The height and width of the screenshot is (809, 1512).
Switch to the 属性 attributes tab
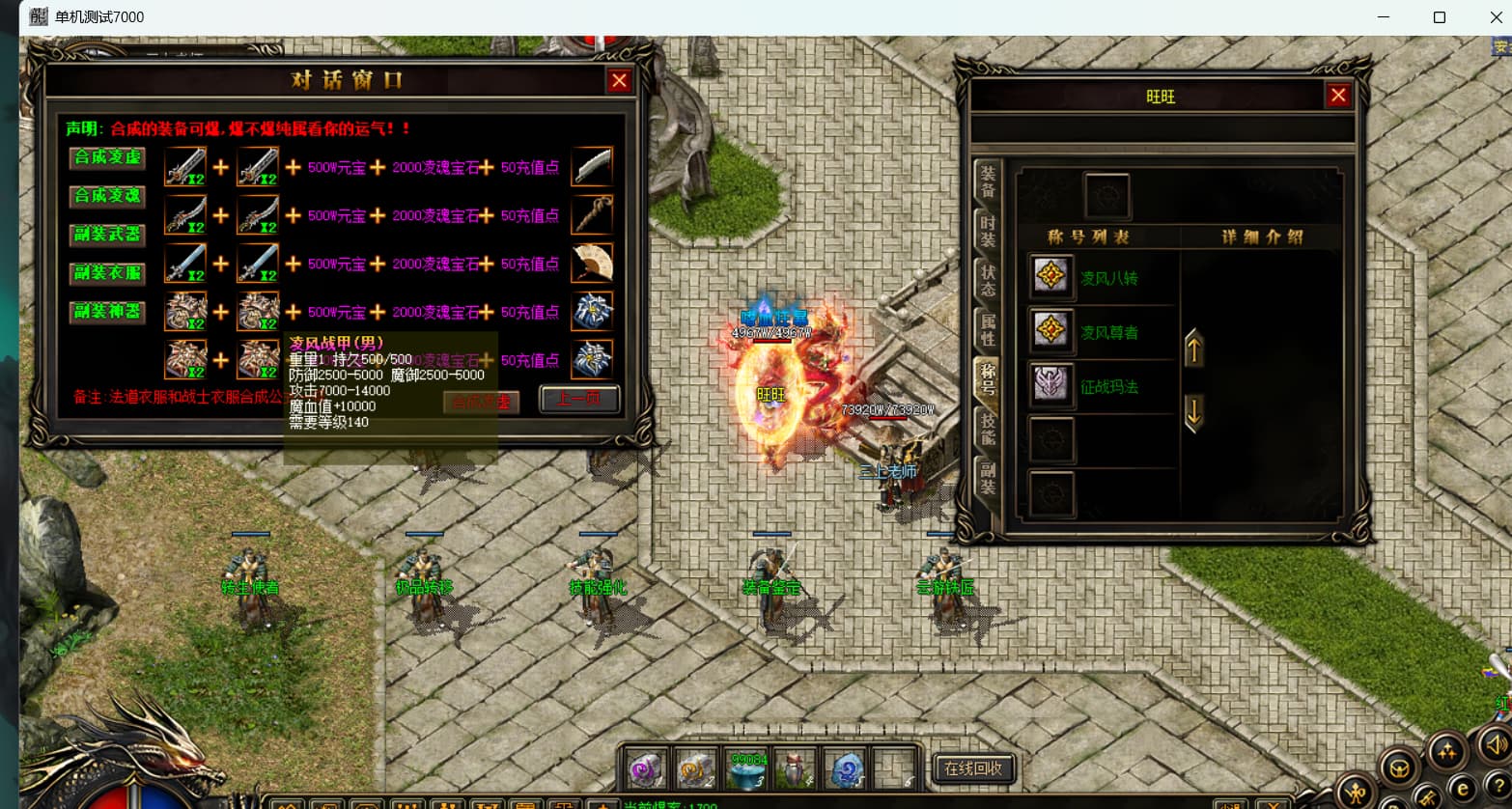pyautogui.click(x=988, y=330)
